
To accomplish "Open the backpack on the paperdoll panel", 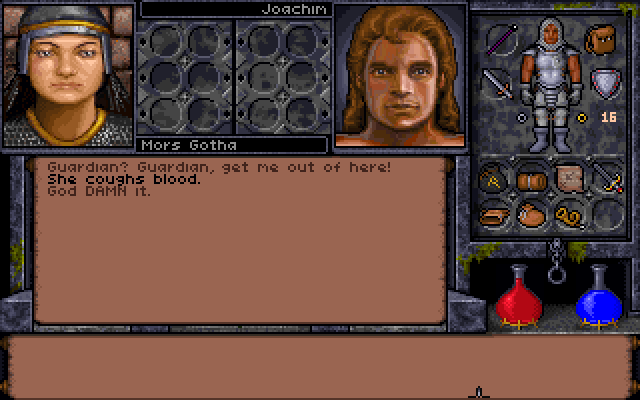I will [x=600, y=41].
